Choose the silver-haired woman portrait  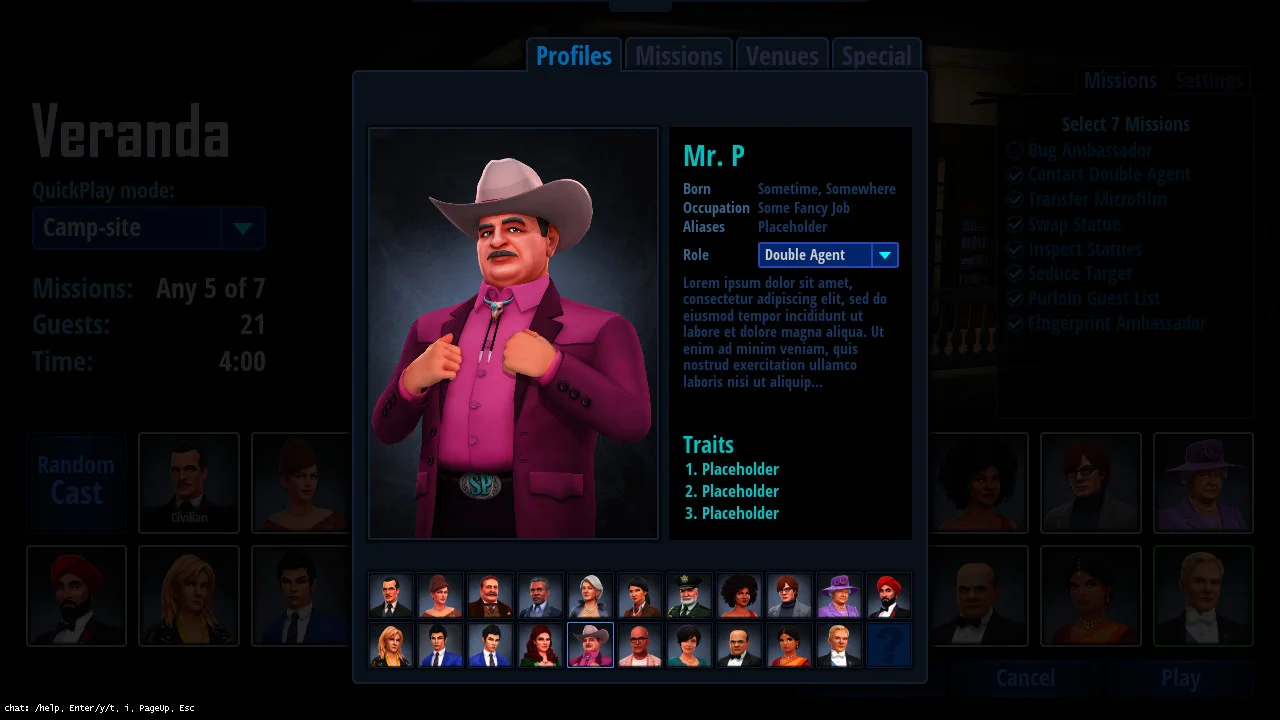(x=590, y=596)
